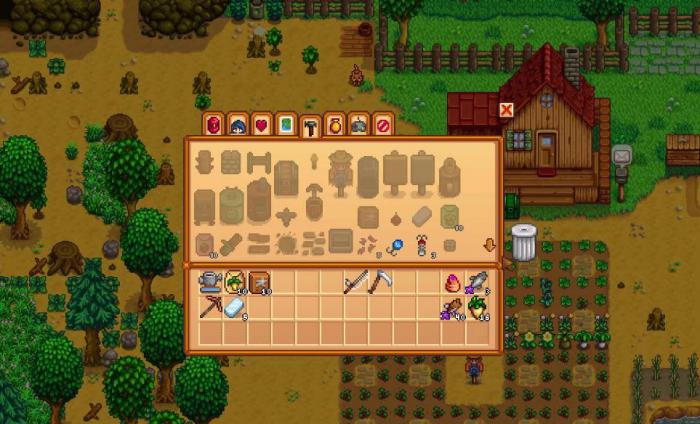Select the crafting tab with the hammer icon
700x424 pixels.
(x=311, y=125)
